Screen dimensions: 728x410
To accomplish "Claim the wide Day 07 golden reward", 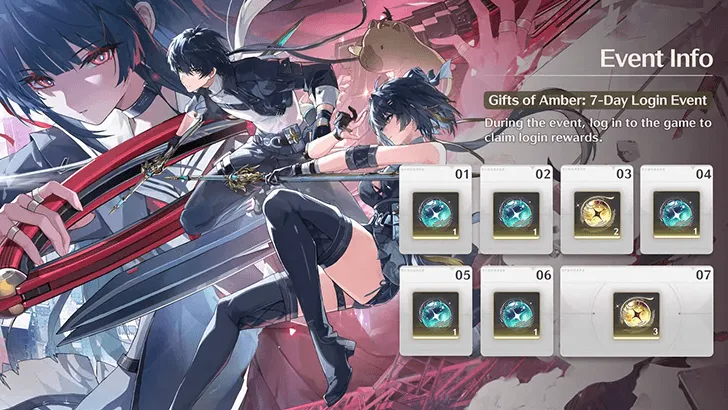I will [637, 311].
